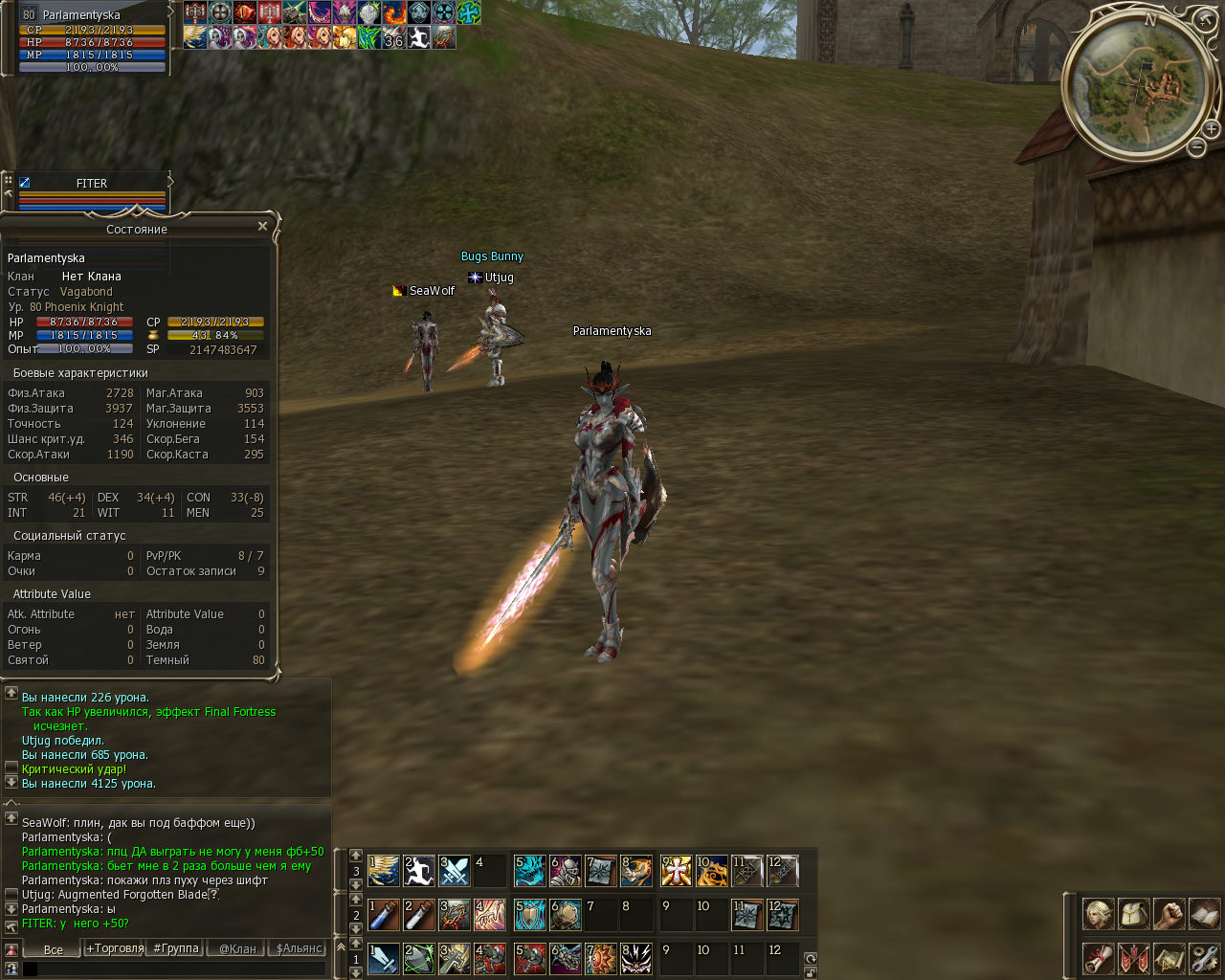Open the quest scroll icon
This screenshot has height=980, width=1225.
pos(1099,958)
